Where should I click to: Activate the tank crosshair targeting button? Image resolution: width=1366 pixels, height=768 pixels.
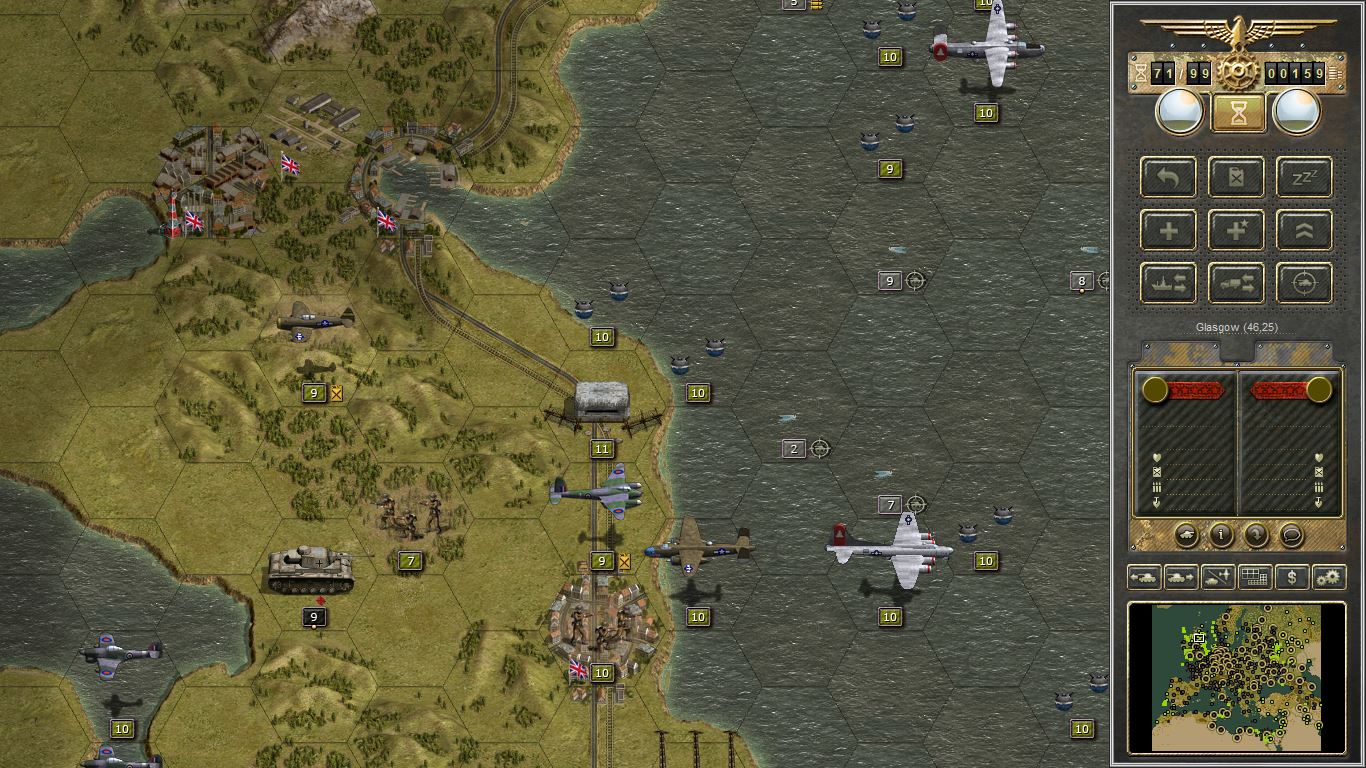(1304, 283)
